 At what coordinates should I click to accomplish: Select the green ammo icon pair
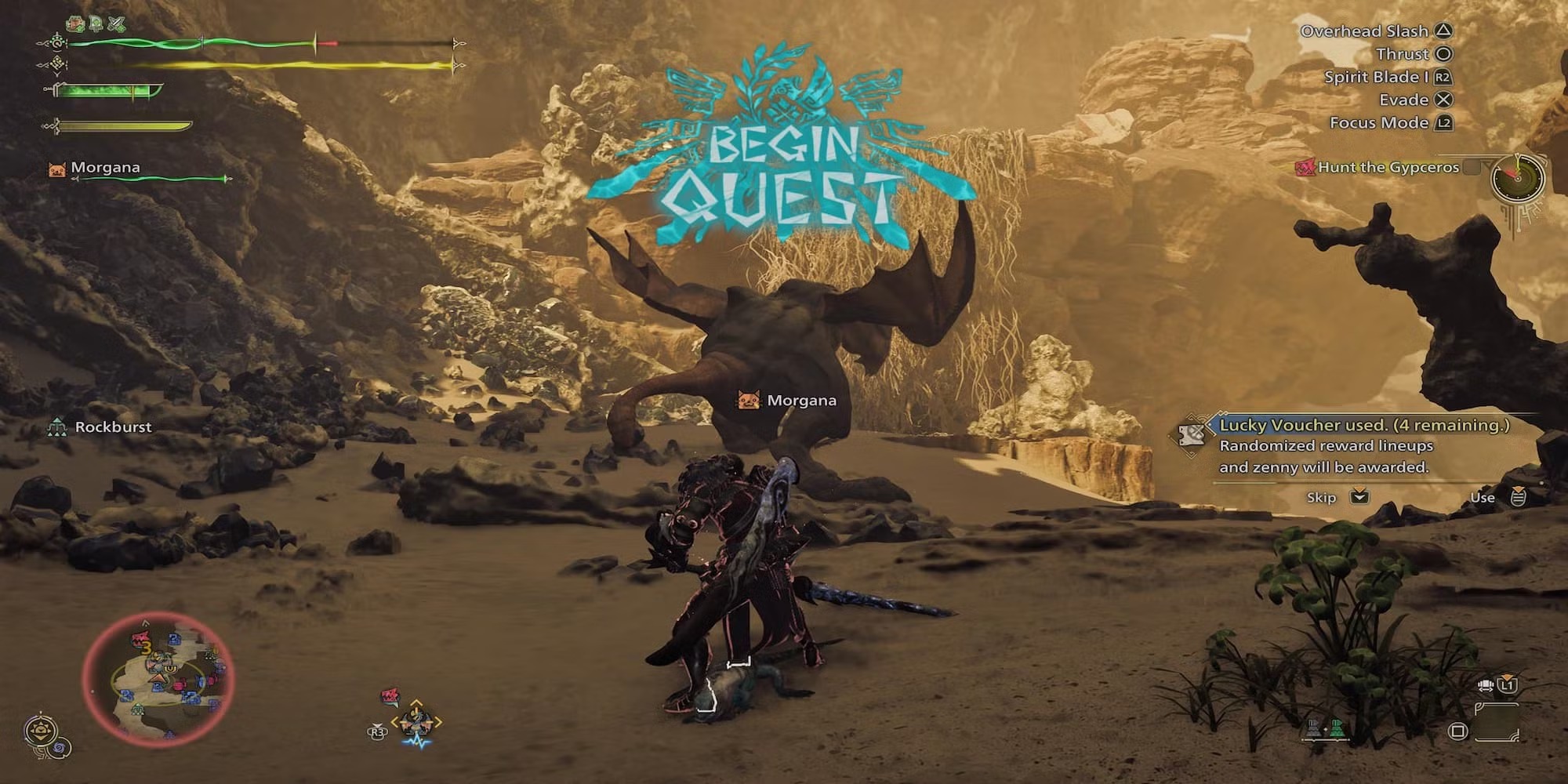[x=1325, y=729]
